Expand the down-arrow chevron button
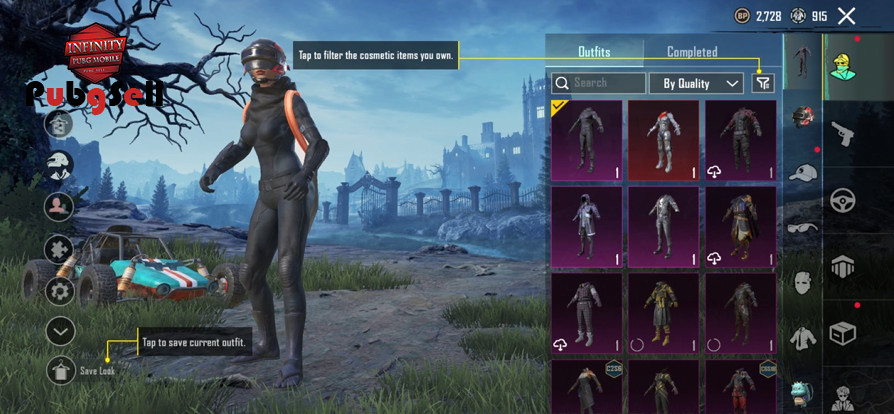Screen dimensions: 894x414 (60, 330)
